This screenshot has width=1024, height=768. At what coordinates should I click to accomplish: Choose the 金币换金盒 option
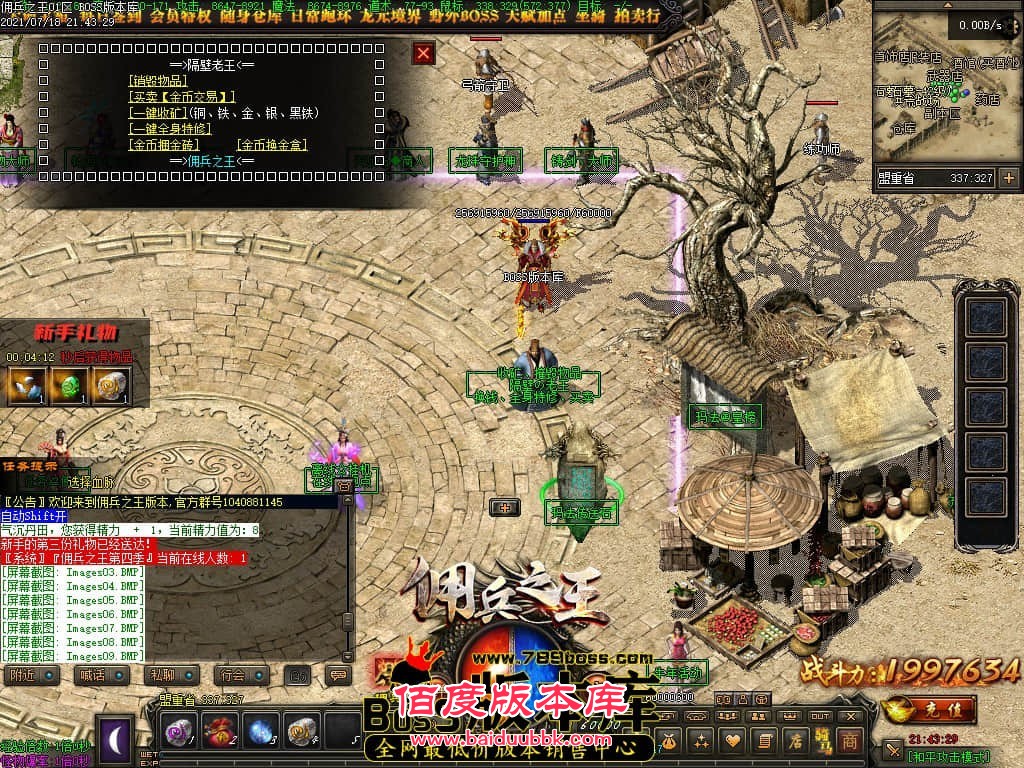[272, 145]
